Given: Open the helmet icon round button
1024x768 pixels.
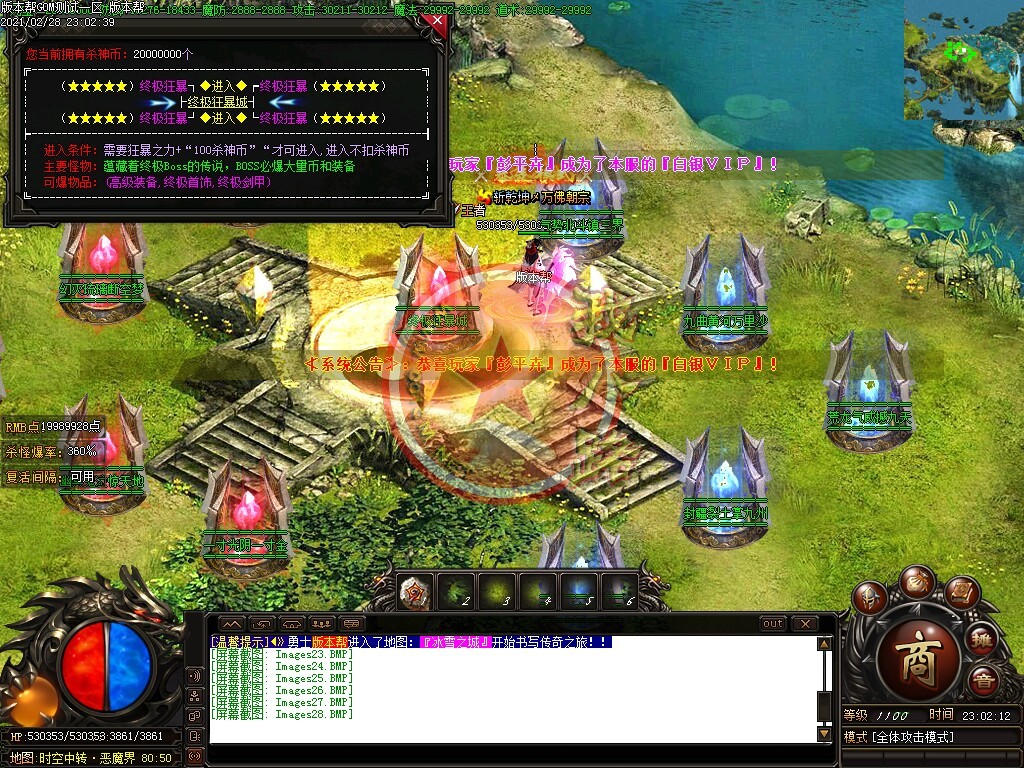Looking at the screenshot, I should [x=868, y=598].
